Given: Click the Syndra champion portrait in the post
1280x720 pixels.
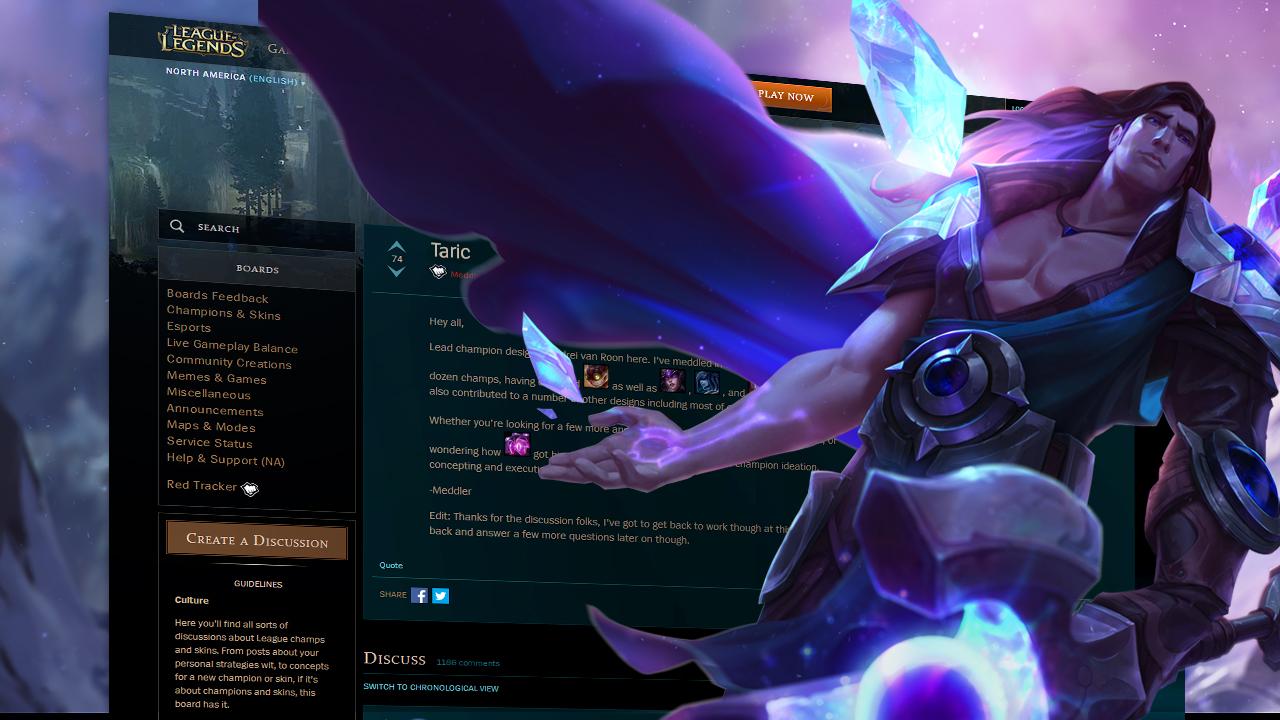Looking at the screenshot, I should pyautogui.click(x=675, y=382).
